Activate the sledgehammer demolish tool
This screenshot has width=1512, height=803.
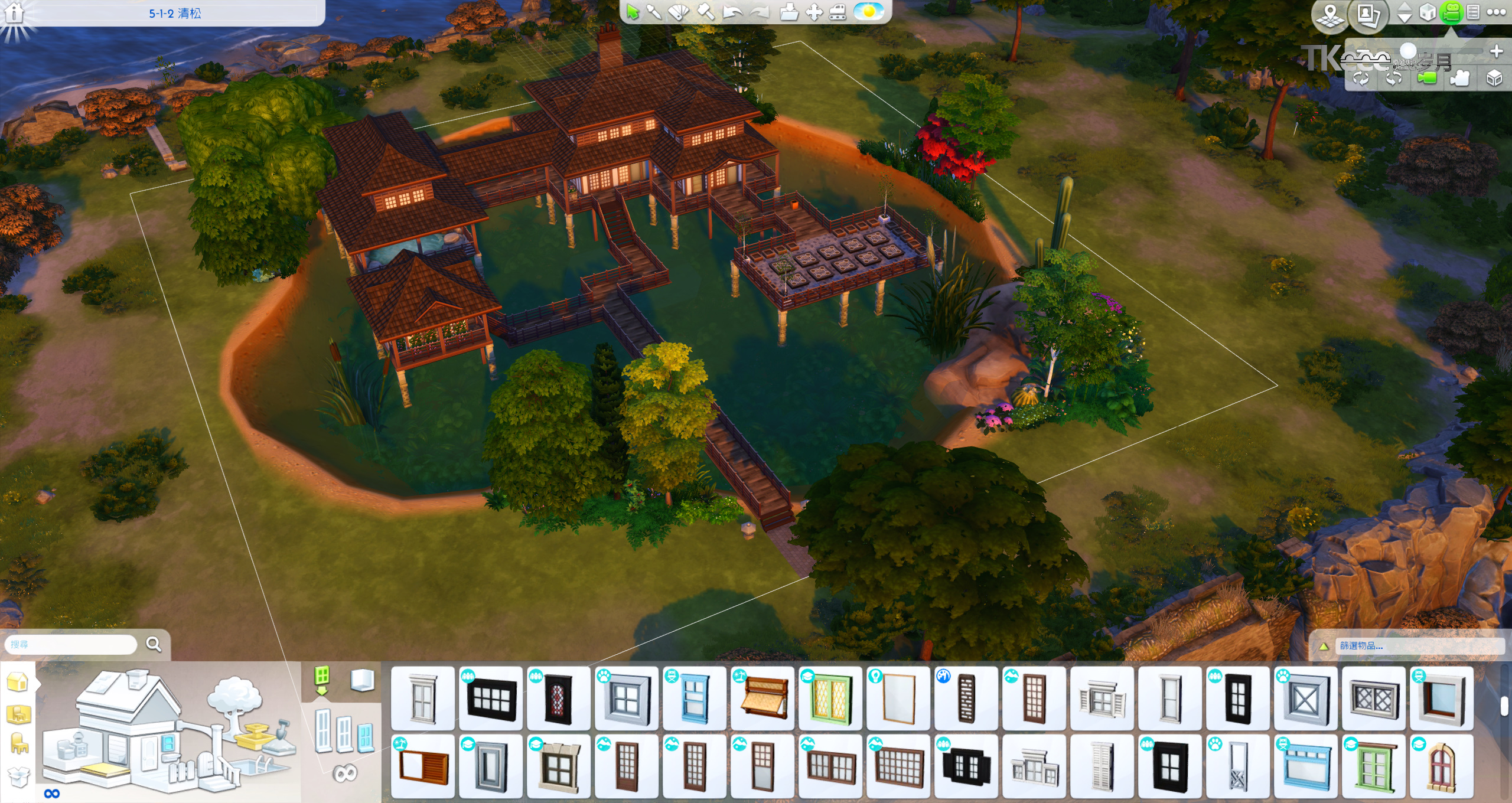pyautogui.click(x=706, y=12)
